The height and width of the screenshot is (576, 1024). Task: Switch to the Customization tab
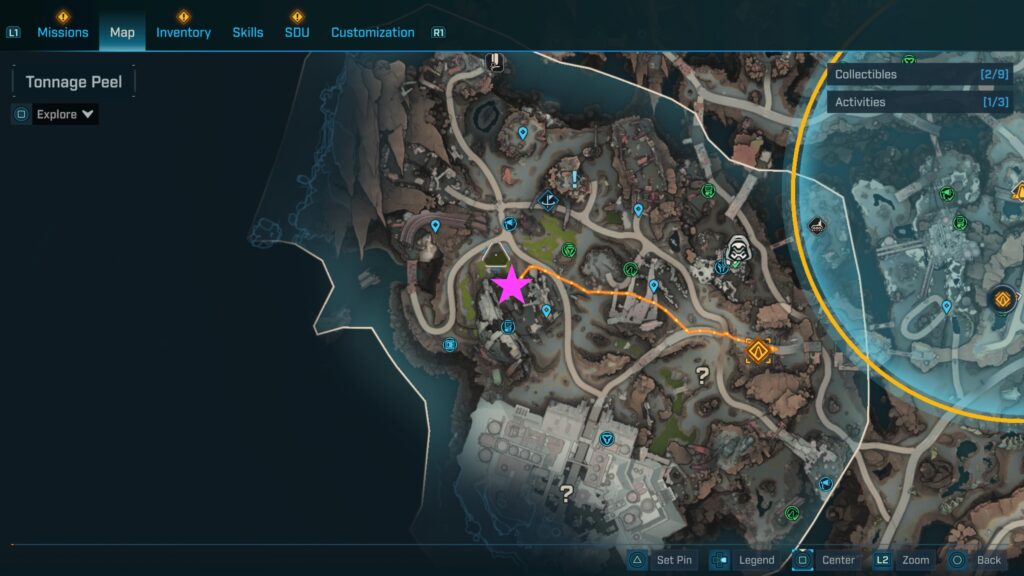point(373,32)
